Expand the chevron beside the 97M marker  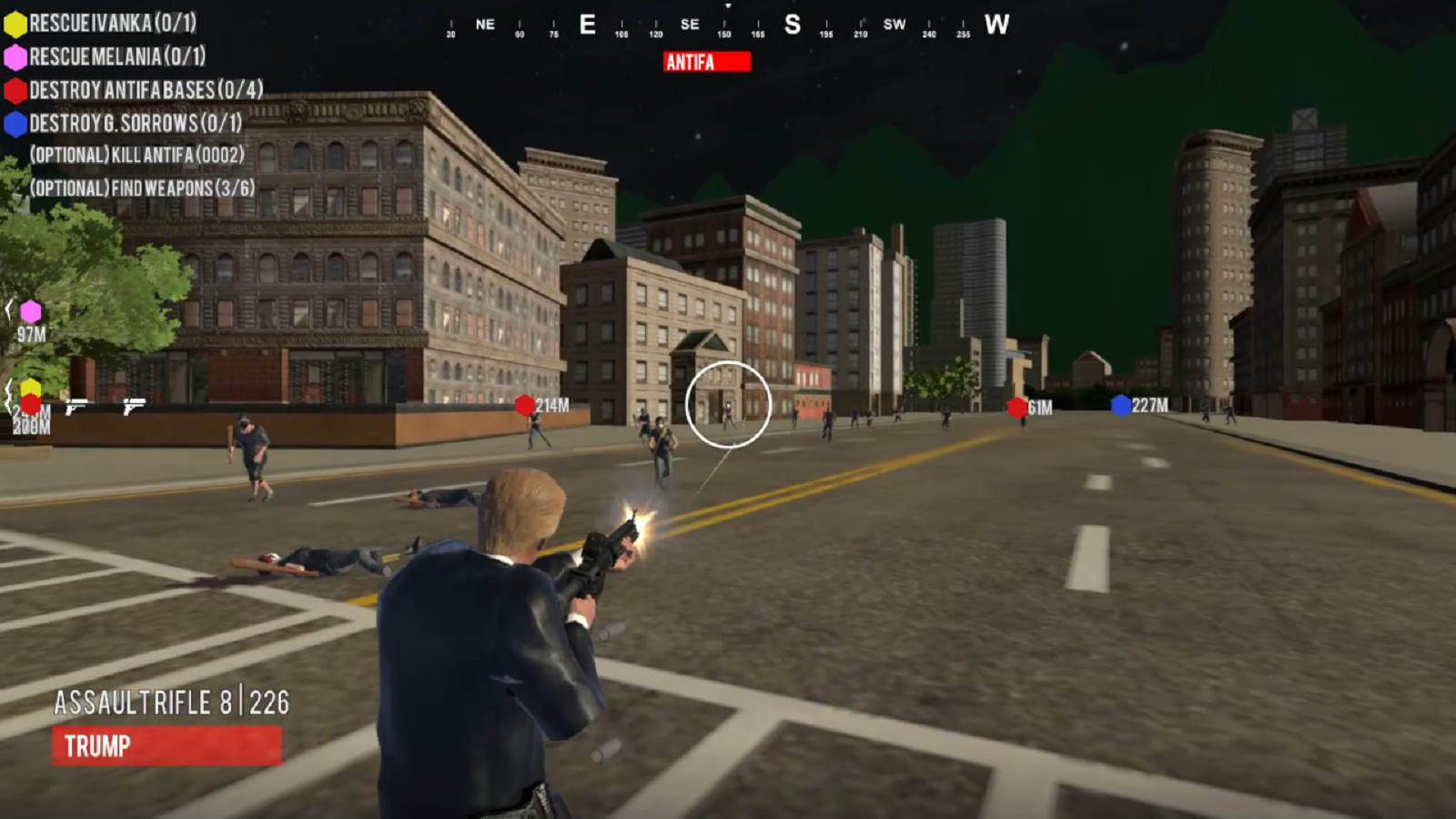pyautogui.click(x=7, y=309)
